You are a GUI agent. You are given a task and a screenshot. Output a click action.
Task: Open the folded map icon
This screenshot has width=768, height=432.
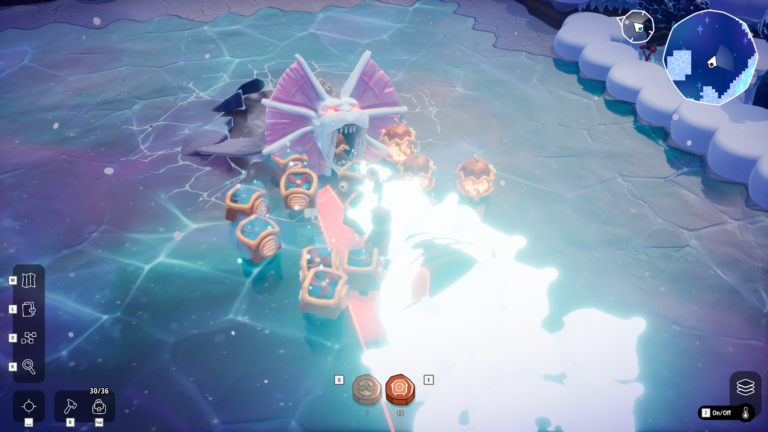[x=29, y=280]
